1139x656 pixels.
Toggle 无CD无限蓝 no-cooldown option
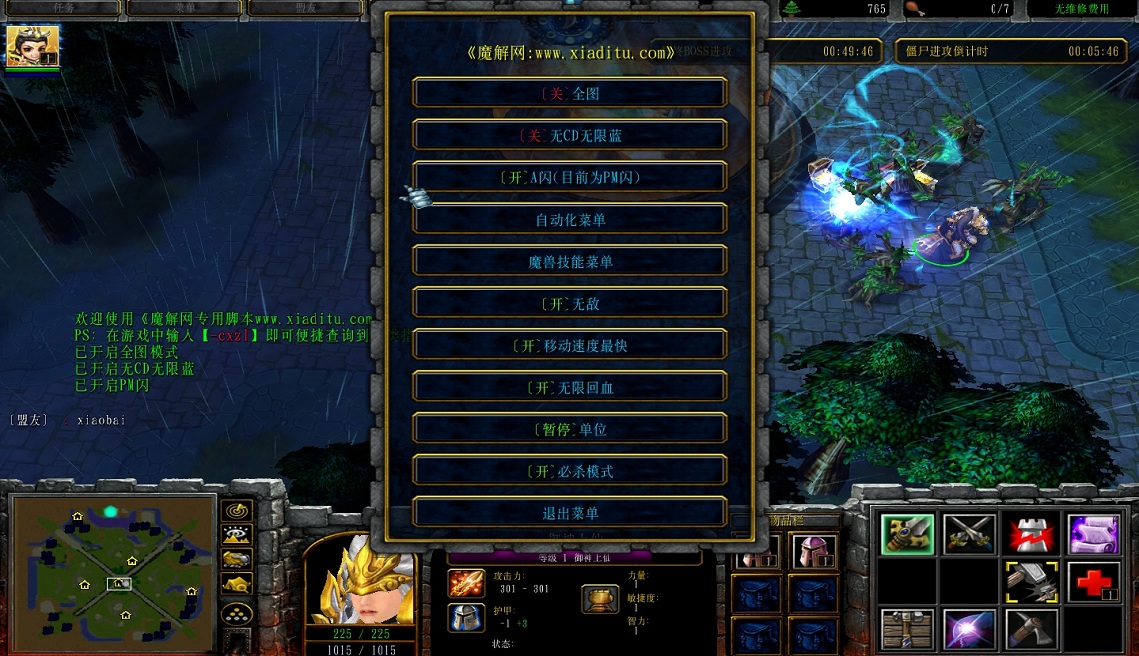tap(570, 135)
